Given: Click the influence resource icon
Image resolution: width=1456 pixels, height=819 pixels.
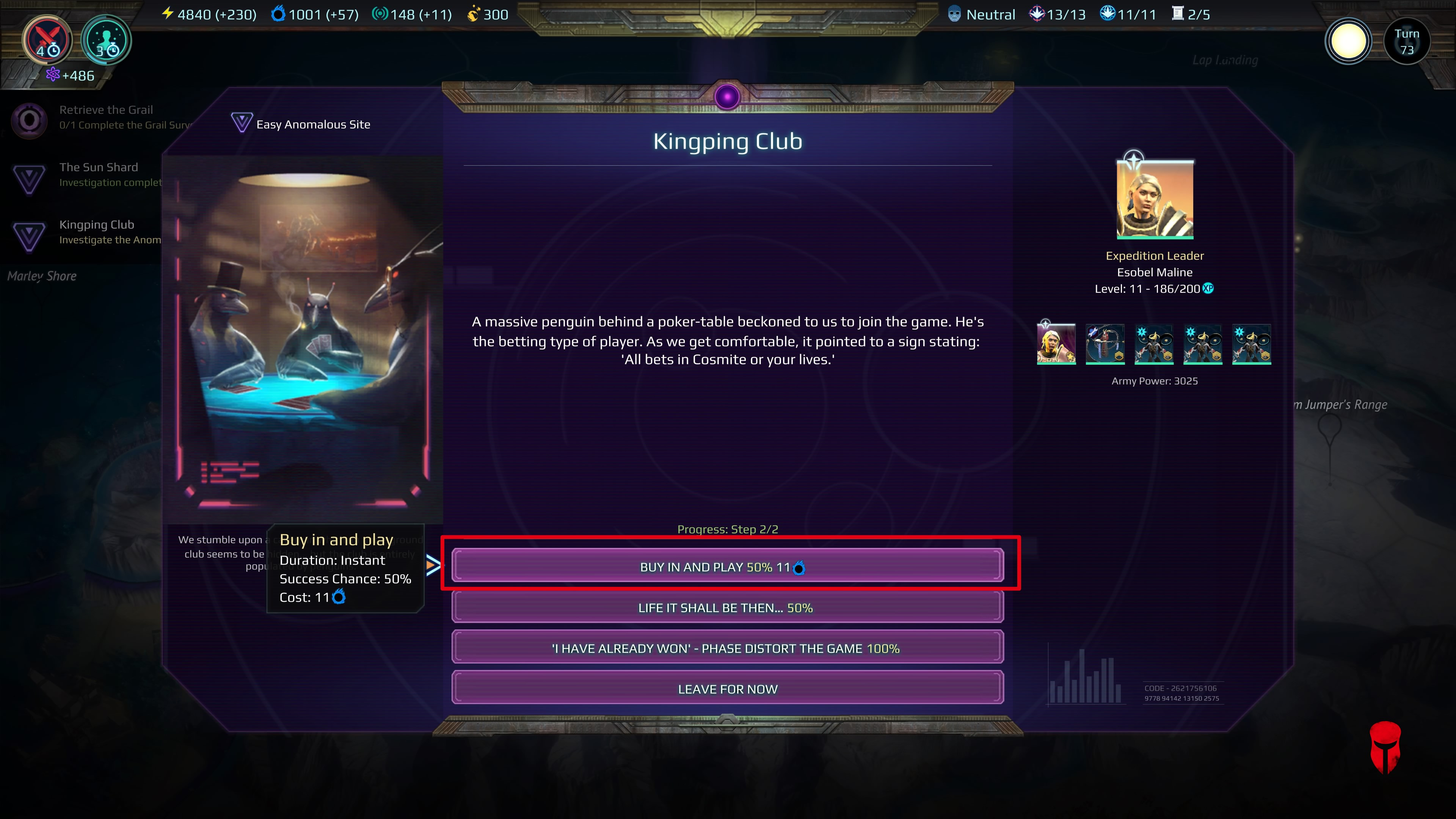Looking at the screenshot, I should pos(380,14).
